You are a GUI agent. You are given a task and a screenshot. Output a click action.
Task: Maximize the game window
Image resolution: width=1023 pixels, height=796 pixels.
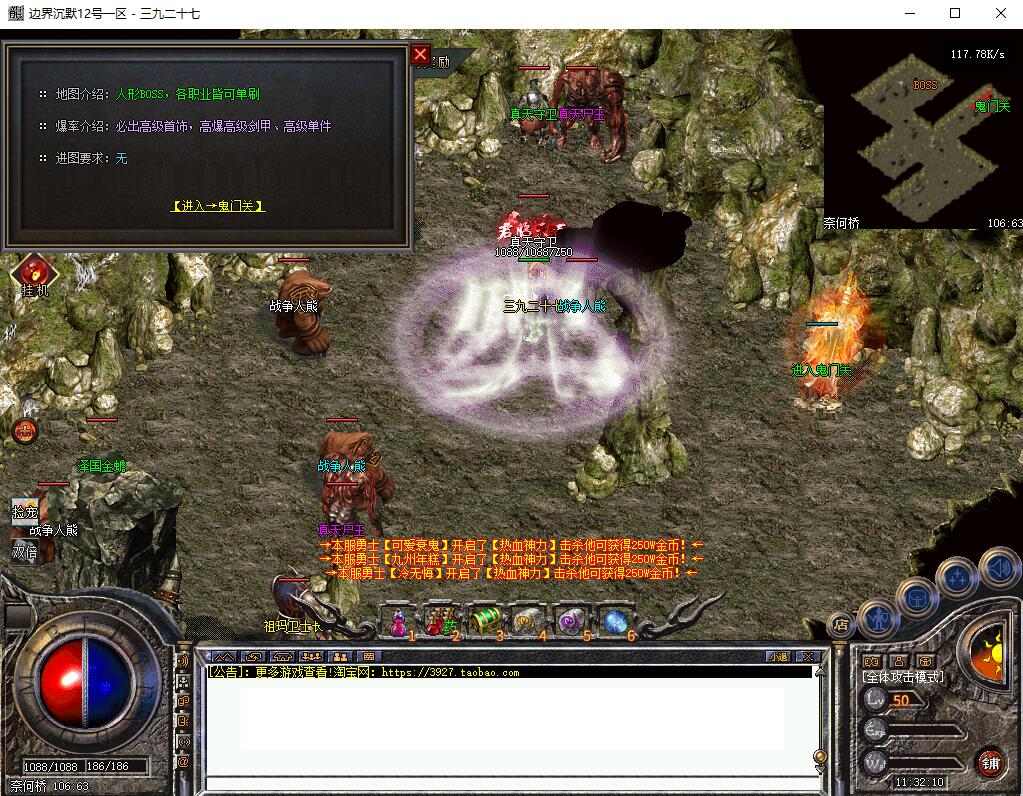955,13
